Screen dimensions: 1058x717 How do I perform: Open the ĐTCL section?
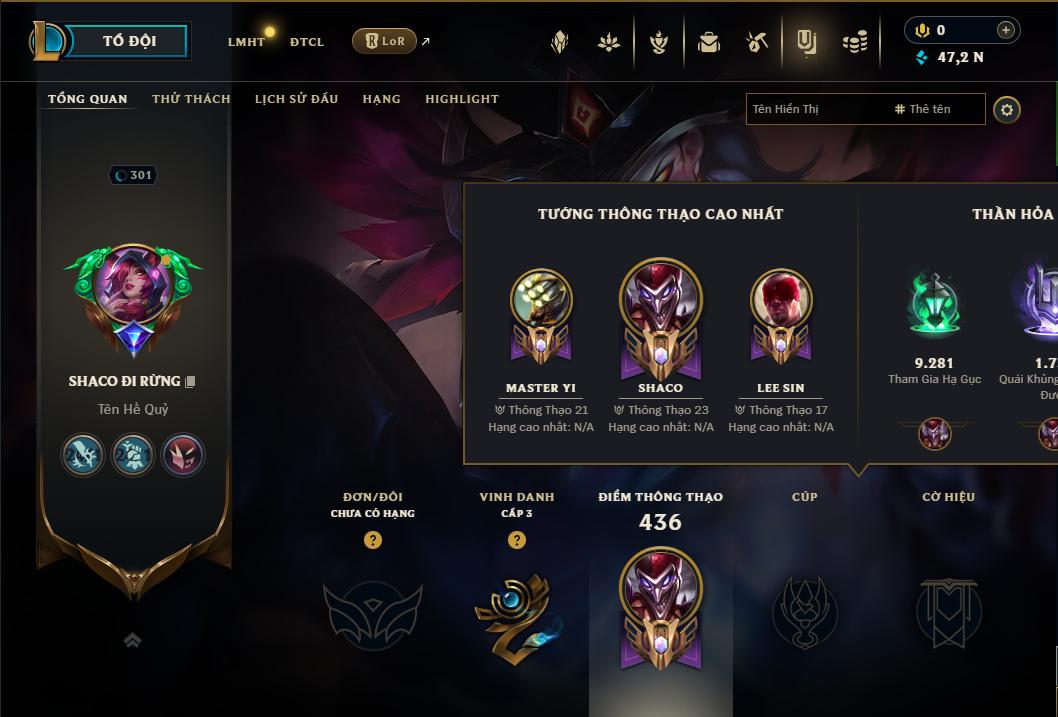(307, 42)
